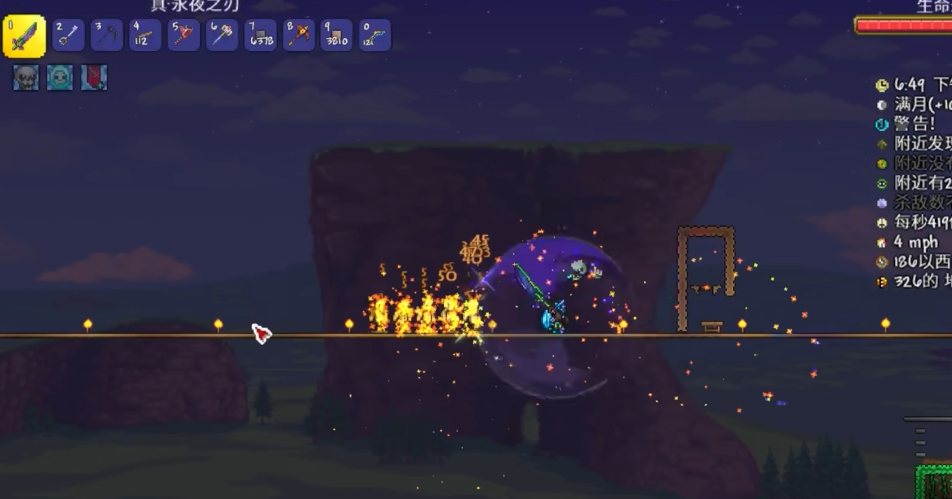Choose the block stack of 6378
This screenshot has width=952, height=499.
260,35
